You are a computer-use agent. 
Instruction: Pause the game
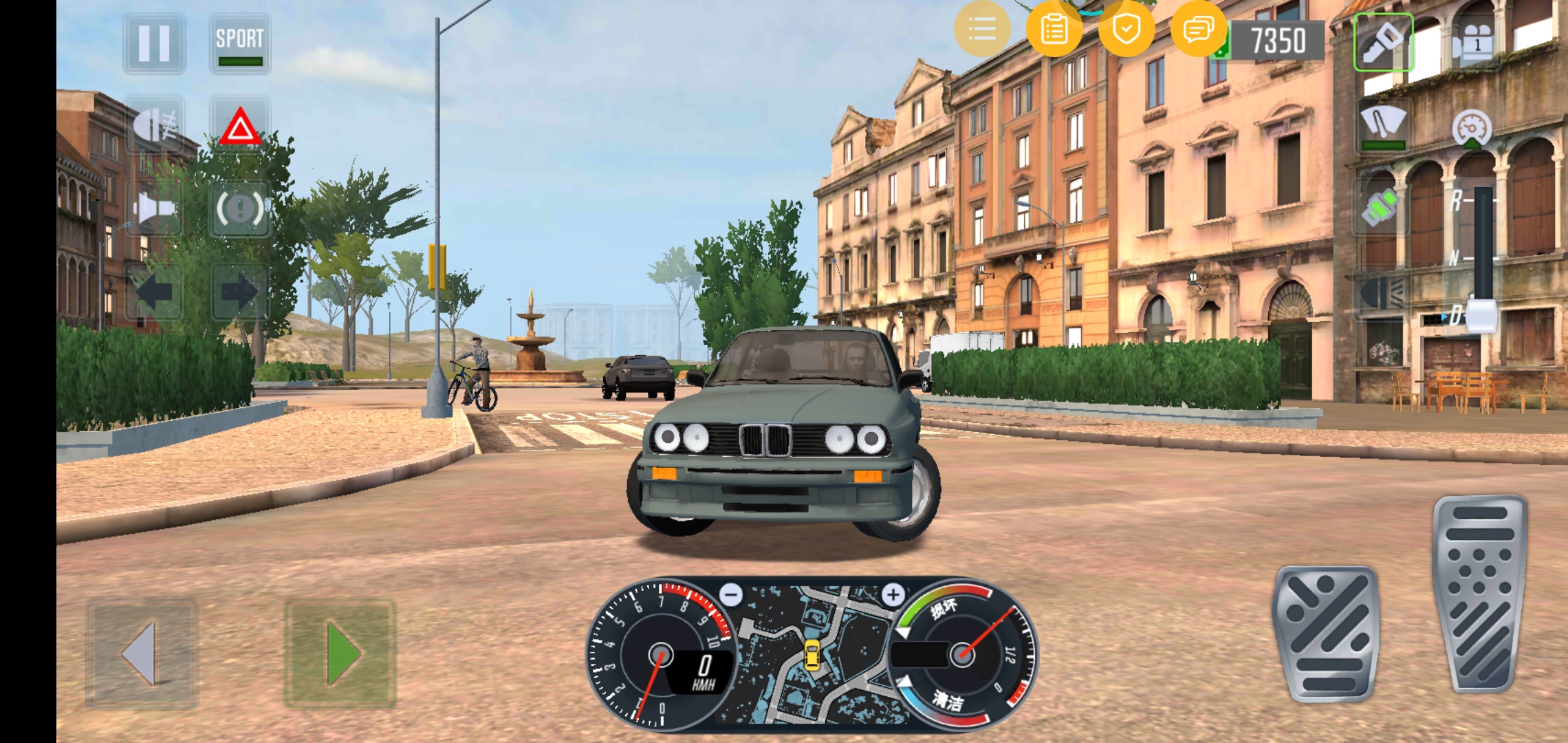click(x=154, y=43)
